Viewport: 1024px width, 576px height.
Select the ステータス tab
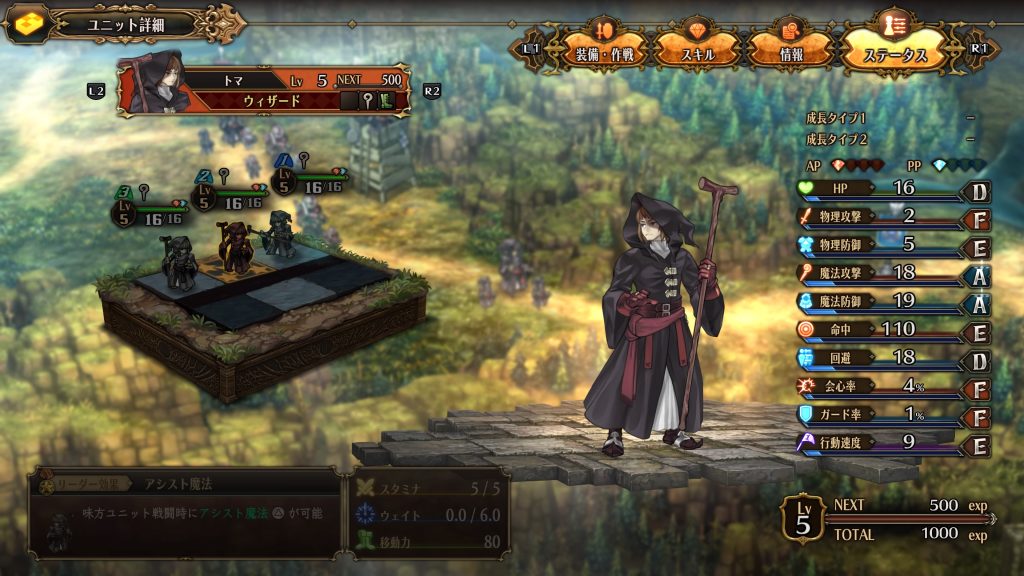(x=894, y=51)
